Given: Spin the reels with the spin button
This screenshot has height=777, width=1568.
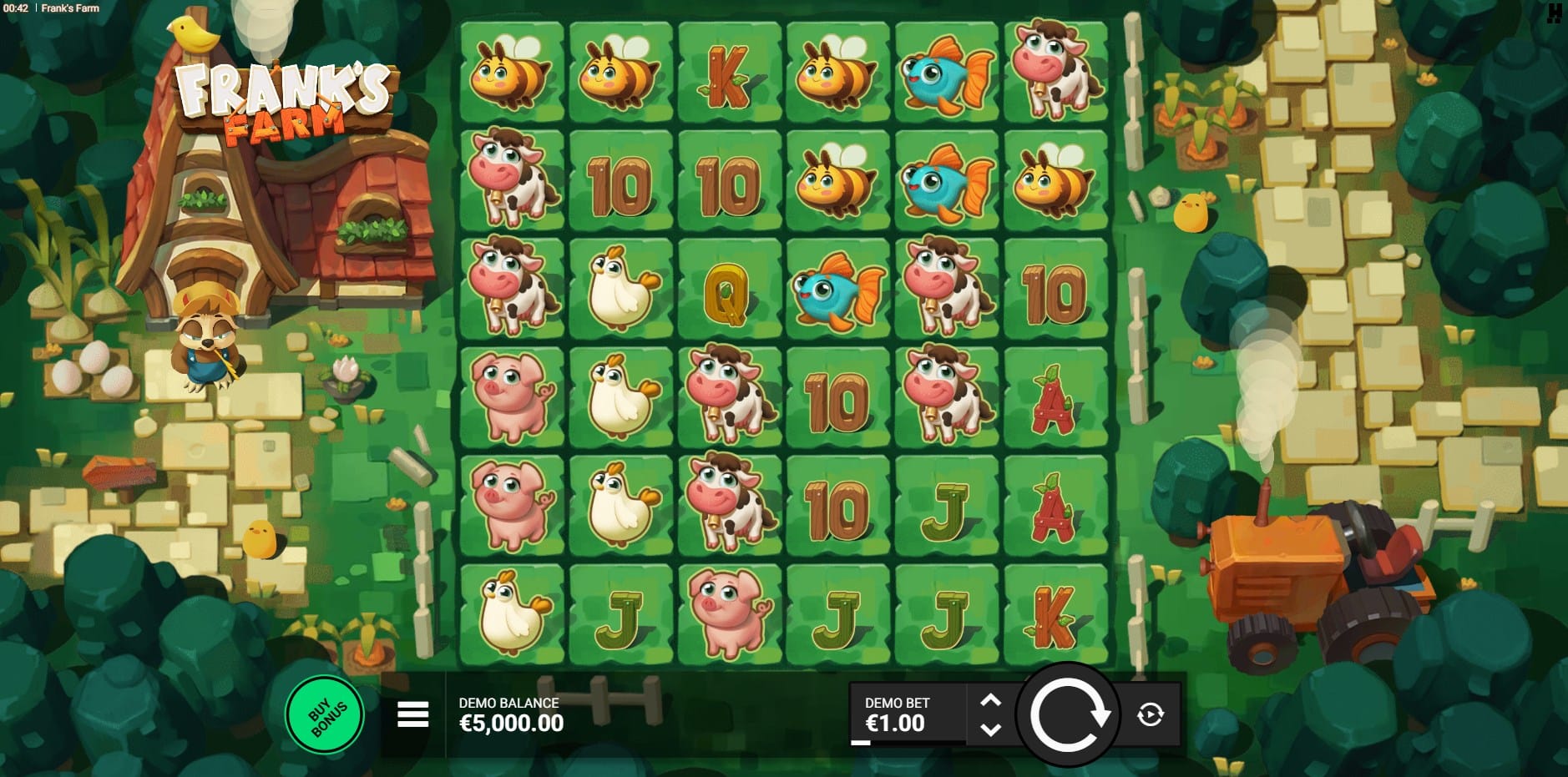Looking at the screenshot, I should [1068, 714].
